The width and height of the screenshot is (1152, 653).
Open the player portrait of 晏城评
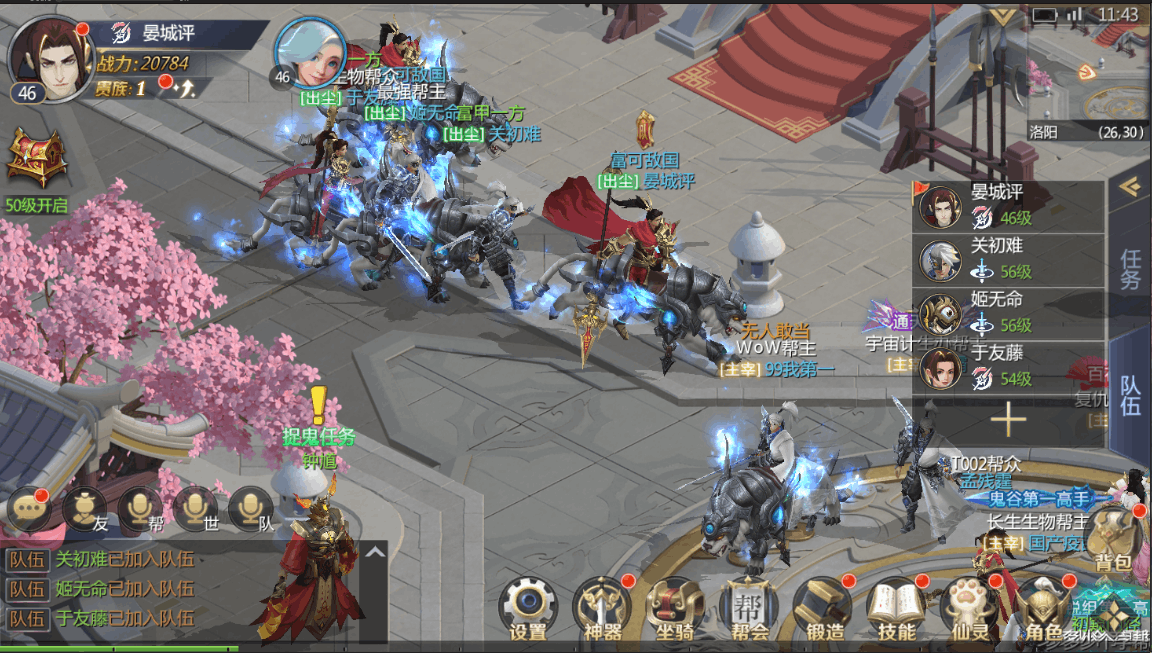(x=49, y=56)
